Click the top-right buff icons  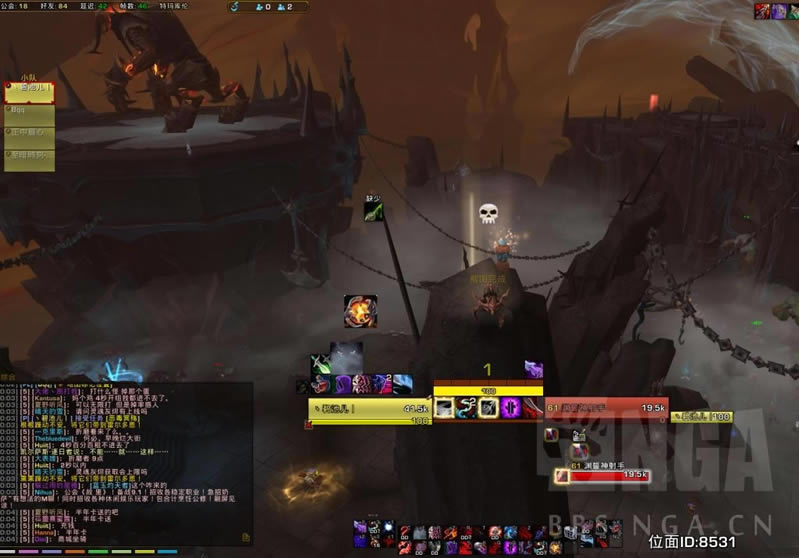tap(776, 11)
